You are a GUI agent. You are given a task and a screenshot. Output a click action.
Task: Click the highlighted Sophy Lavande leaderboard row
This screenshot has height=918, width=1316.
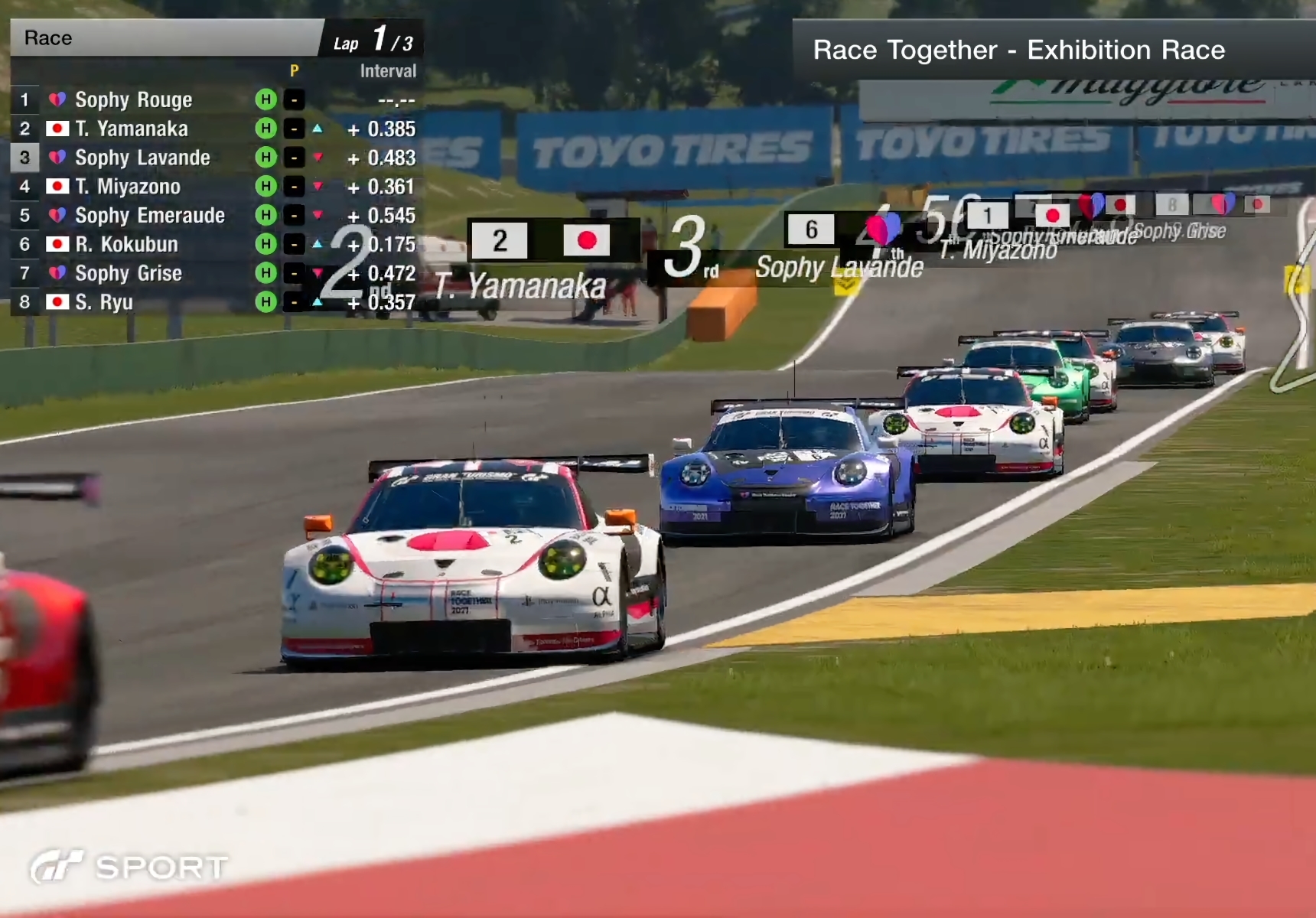point(142,158)
